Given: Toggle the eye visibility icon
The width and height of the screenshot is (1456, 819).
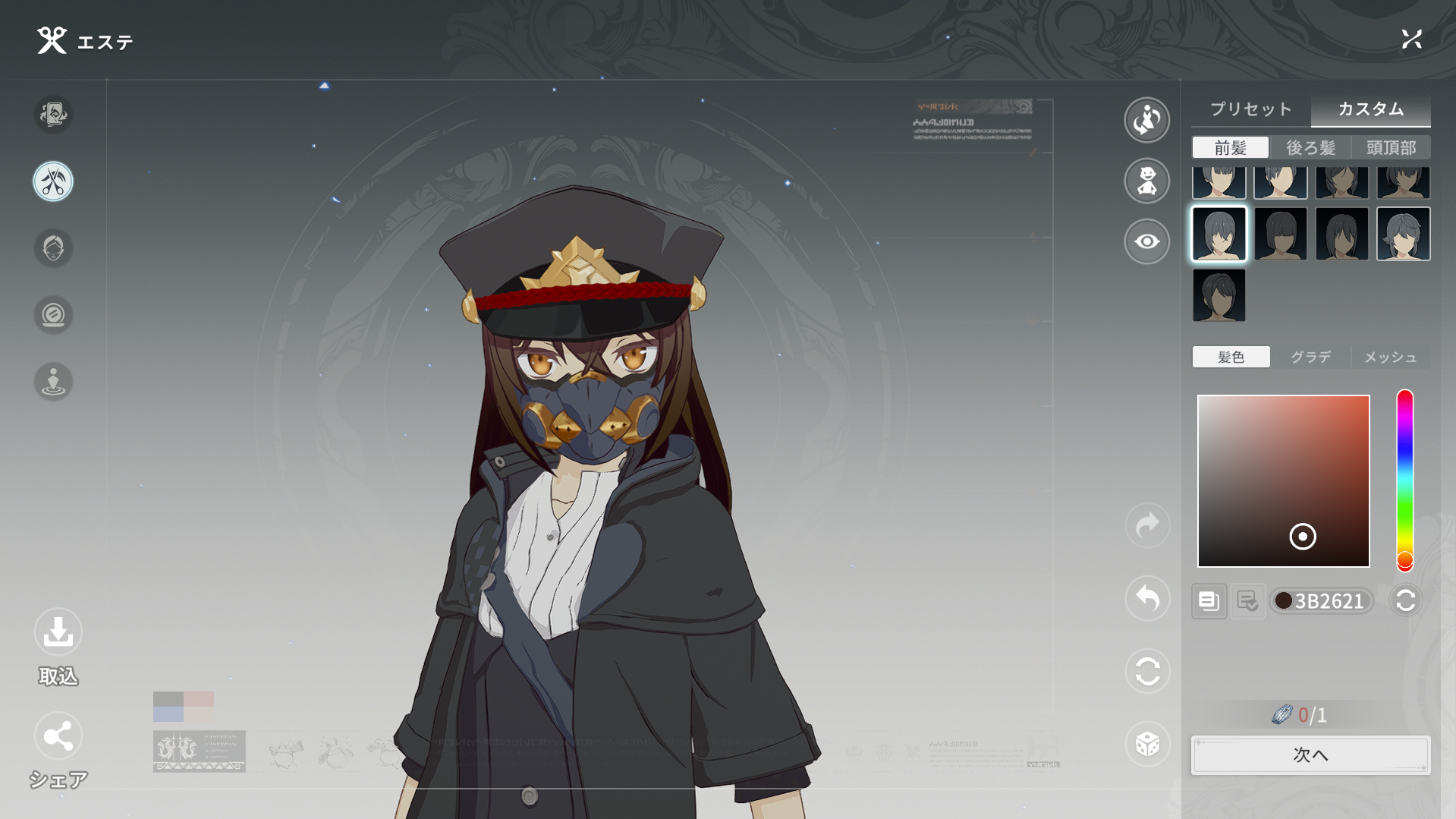Looking at the screenshot, I should click(1146, 241).
